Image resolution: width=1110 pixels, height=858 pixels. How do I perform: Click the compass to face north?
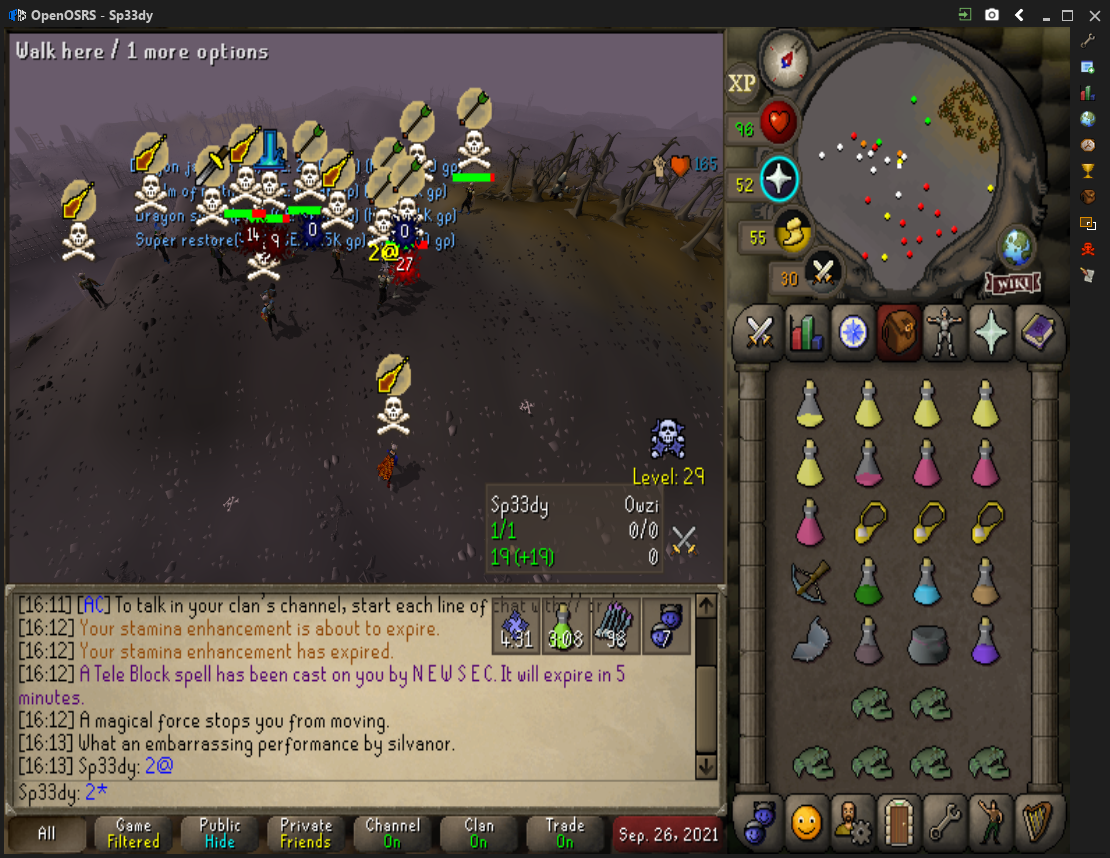(x=785, y=58)
